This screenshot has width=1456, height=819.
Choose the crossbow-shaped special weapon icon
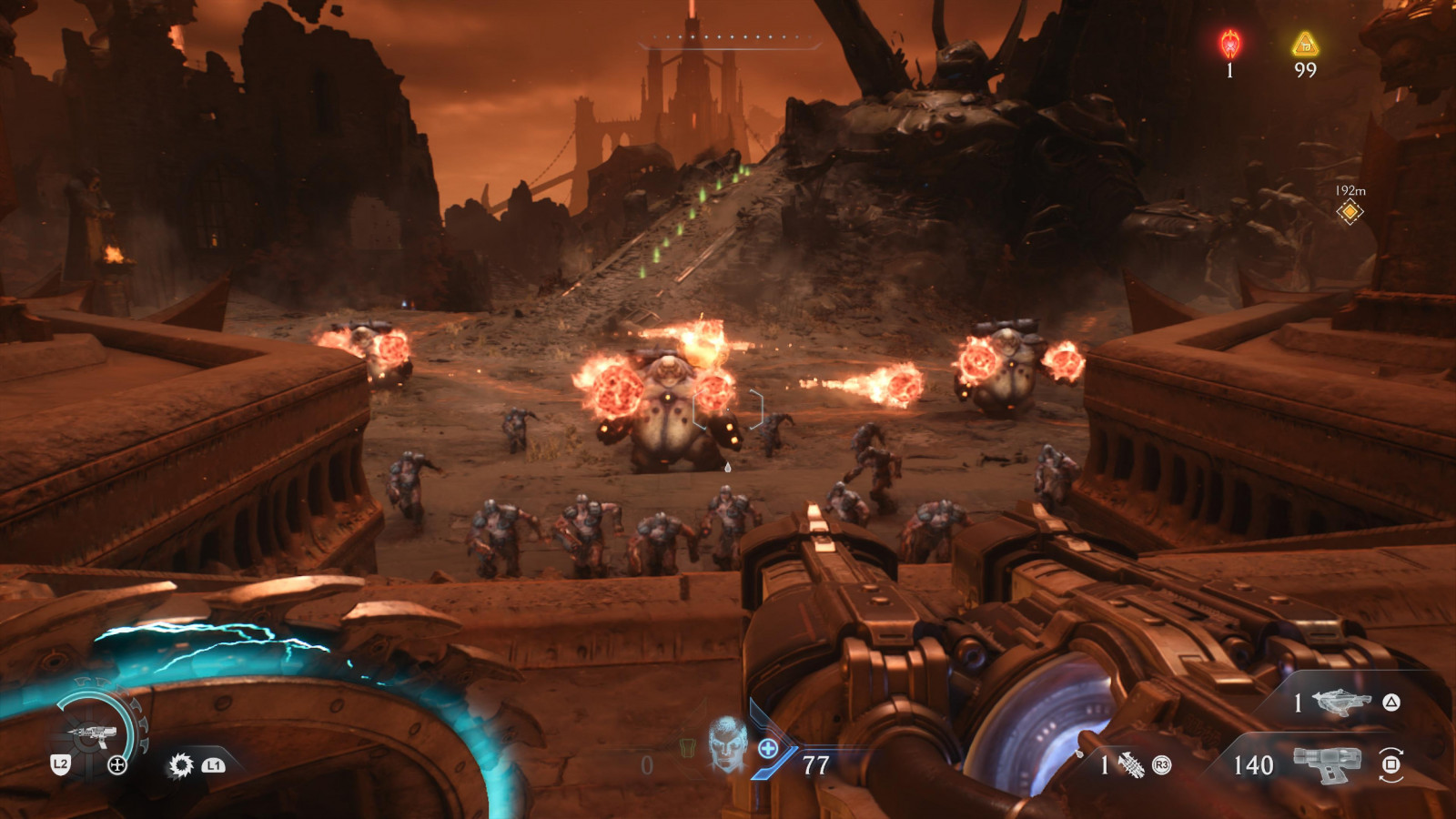pos(1342,703)
